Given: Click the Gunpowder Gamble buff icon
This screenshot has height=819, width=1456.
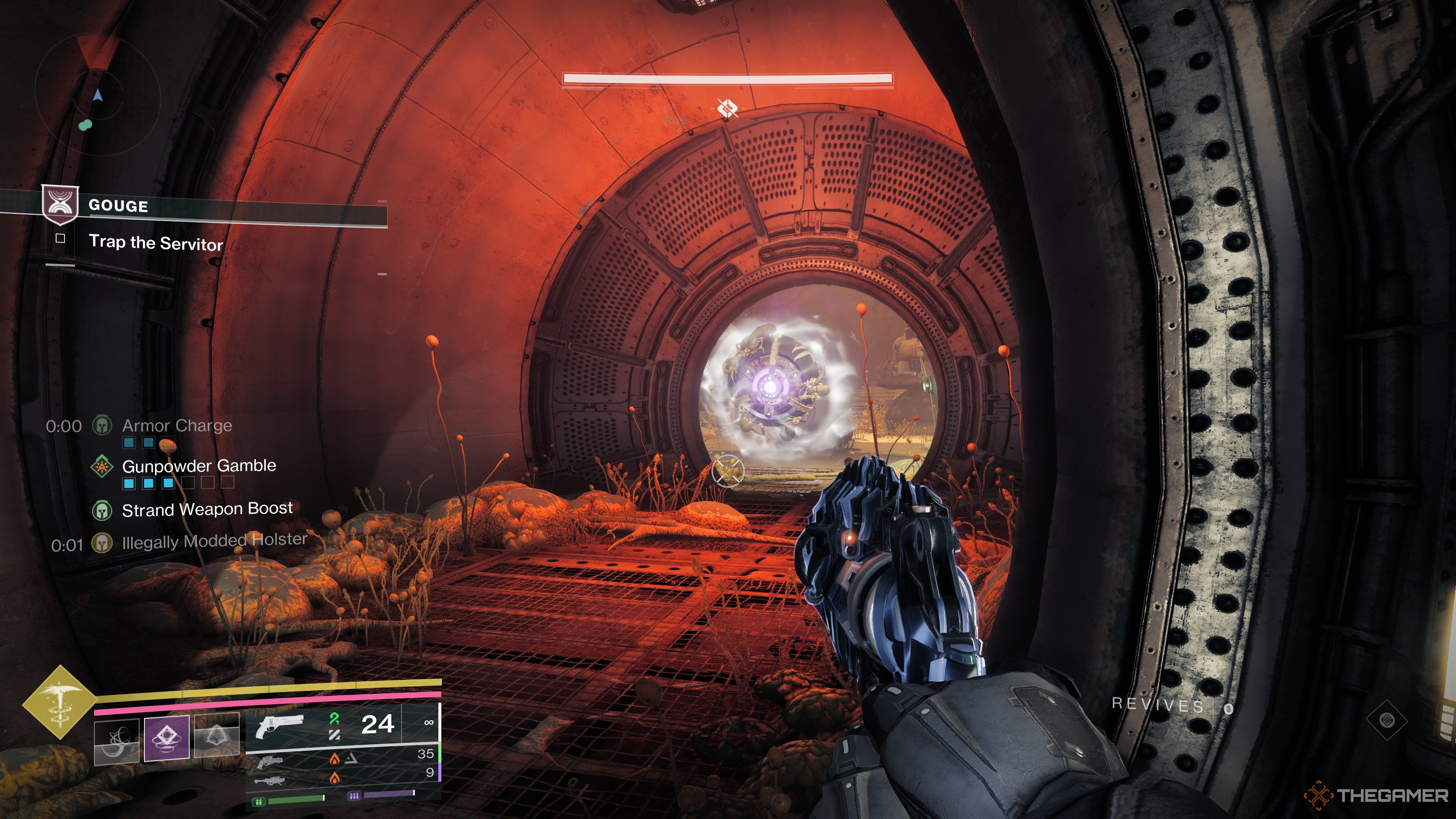Looking at the screenshot, I should (x=102, y=466).
